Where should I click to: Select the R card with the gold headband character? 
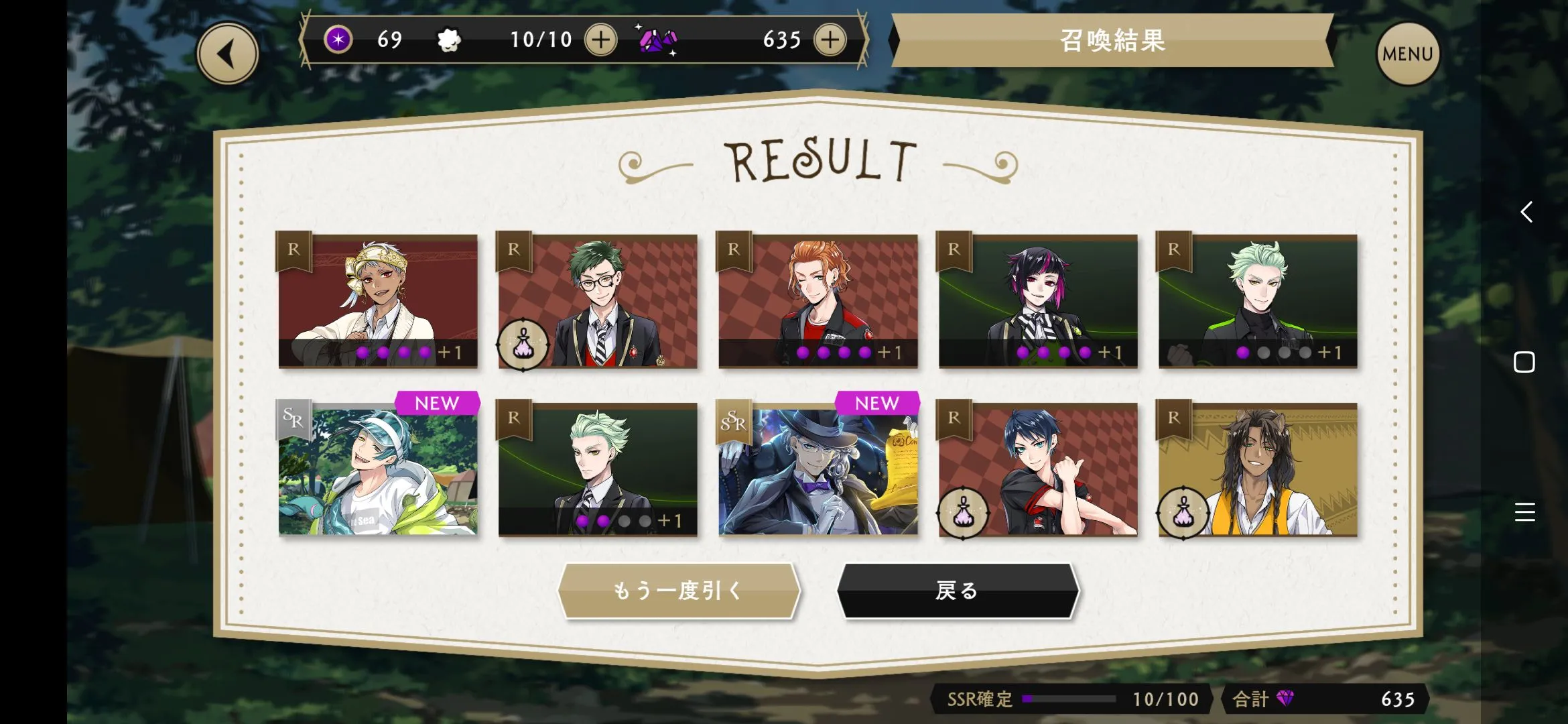point(378,301)
